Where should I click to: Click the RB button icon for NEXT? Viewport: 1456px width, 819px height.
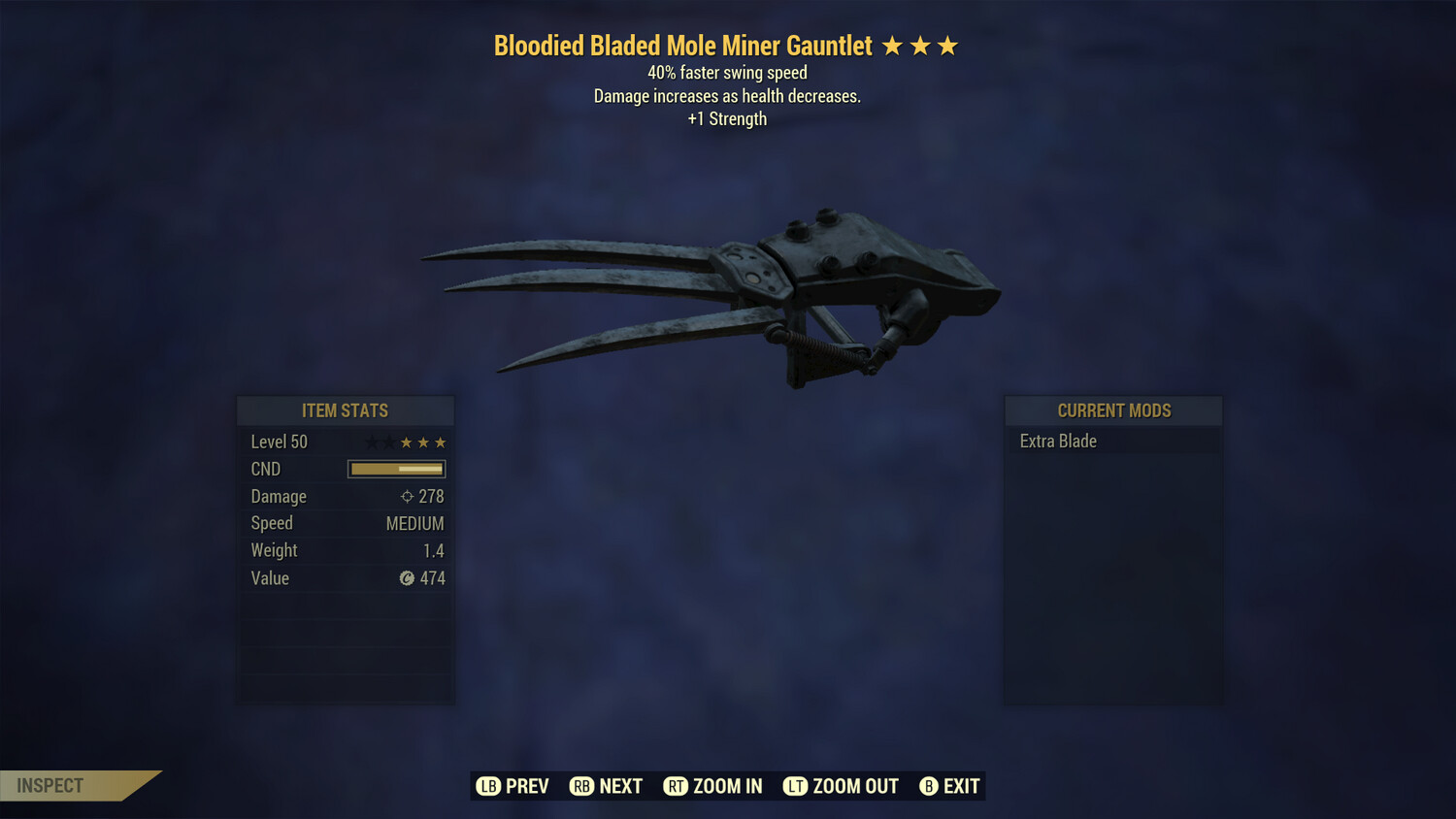(582, 786)
